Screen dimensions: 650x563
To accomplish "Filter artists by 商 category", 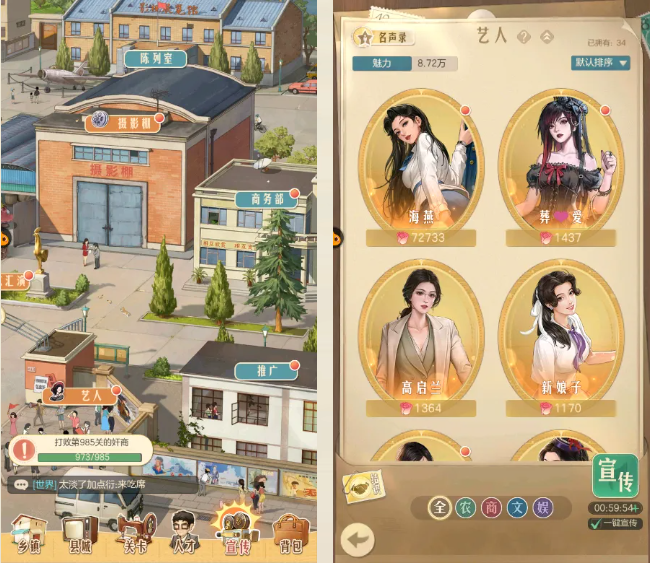I will [x=491, y=508].
